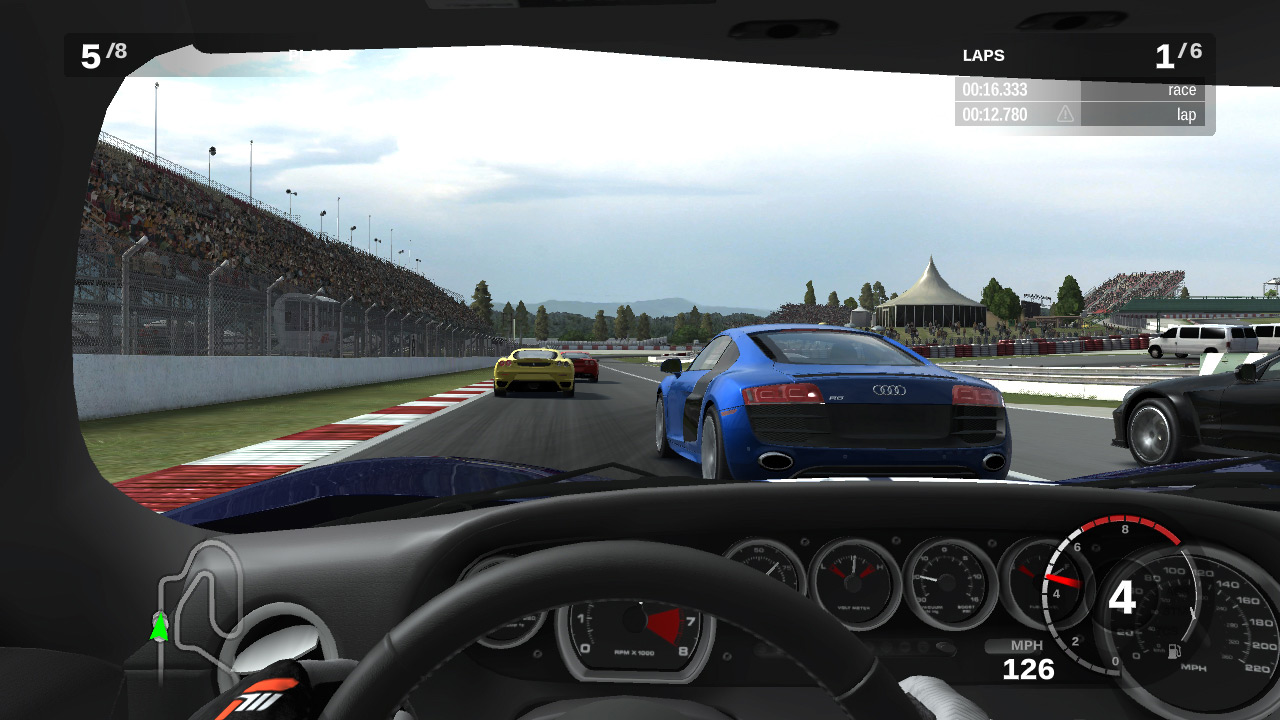
Task: Click the red needle on the HUD tachometer
Action: click(1063, 583)
